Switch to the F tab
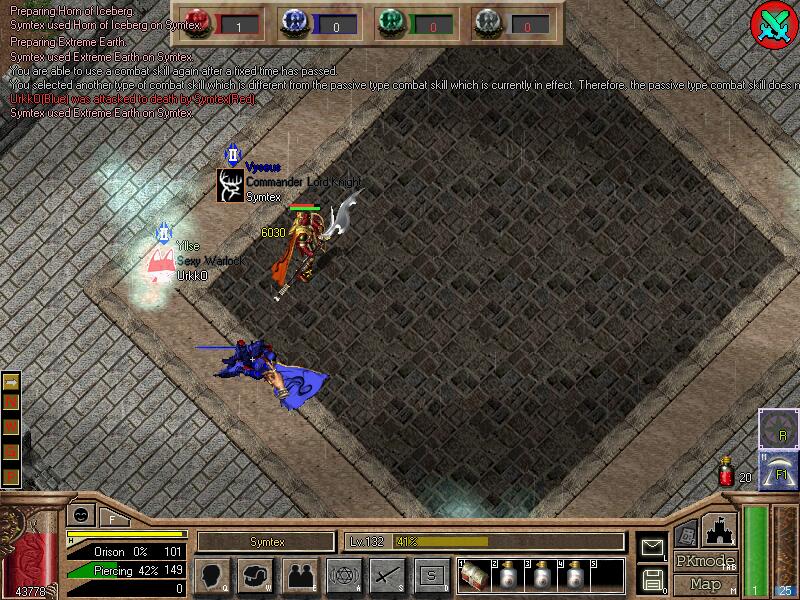Viewport: 800px width, 600px height. pyautogui.click(x=111, y=518)
